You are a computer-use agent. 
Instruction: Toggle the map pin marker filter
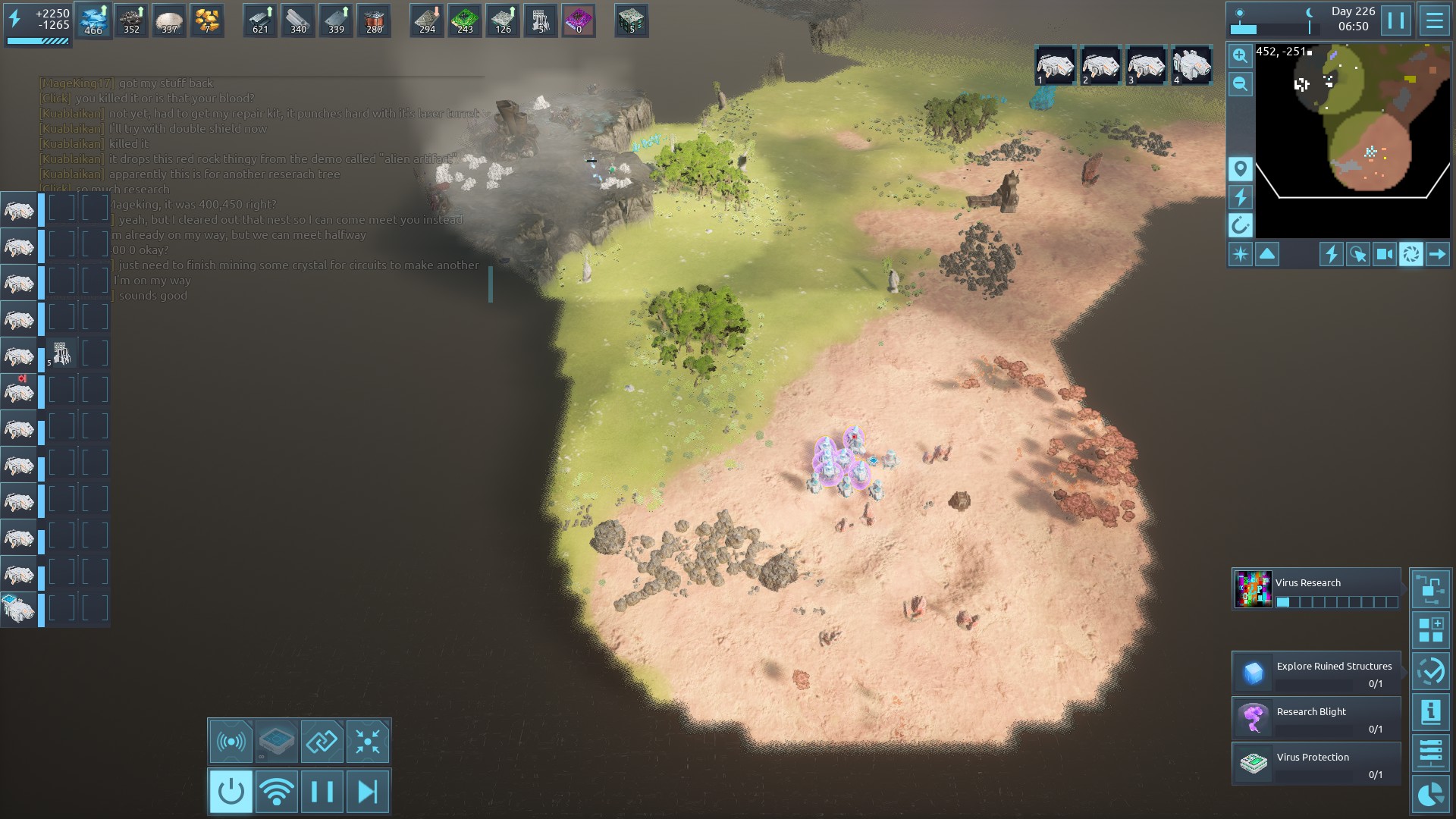(x=1240, y=168)
